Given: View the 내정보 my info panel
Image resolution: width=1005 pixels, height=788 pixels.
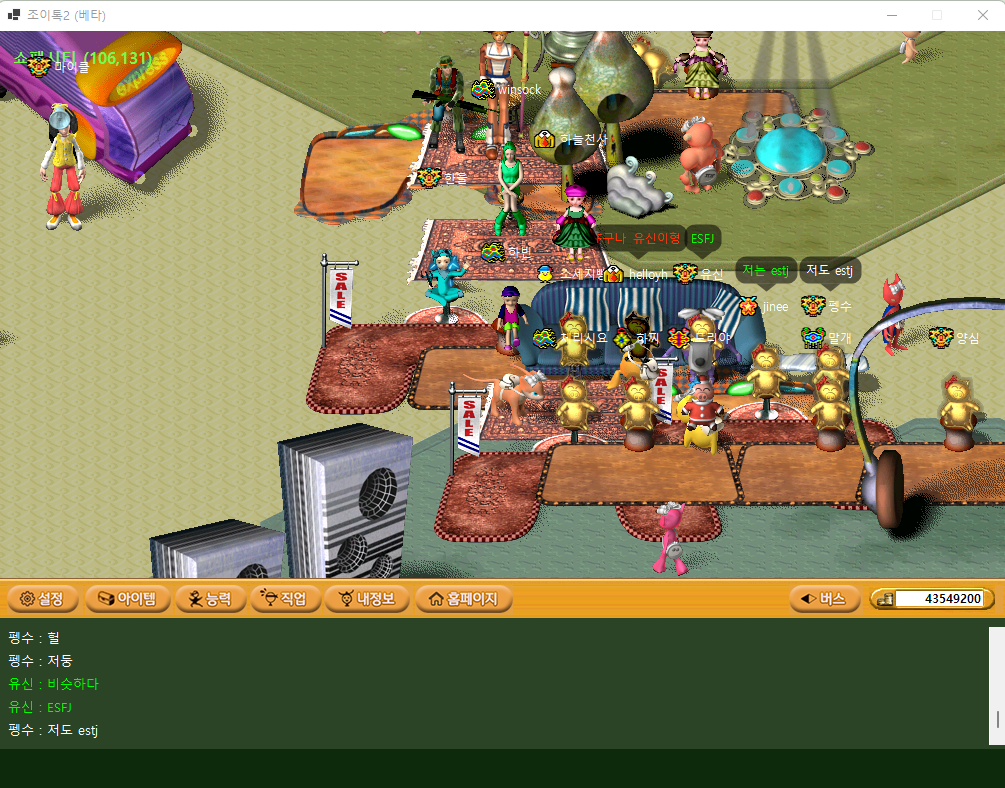Looking at the screenshot, I should tap(366, 599).
